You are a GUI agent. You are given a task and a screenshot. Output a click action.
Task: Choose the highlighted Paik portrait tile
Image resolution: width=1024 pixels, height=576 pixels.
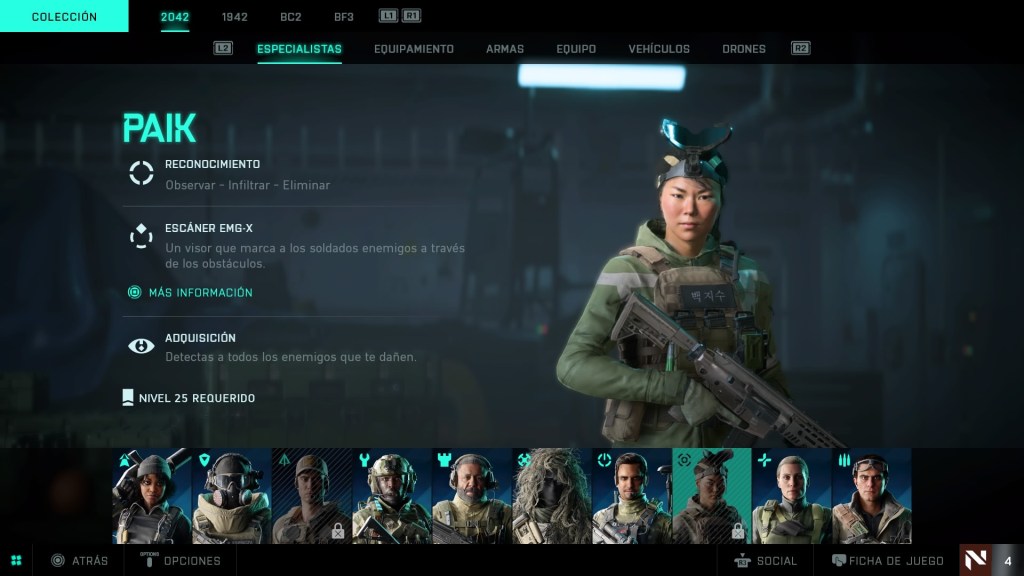click(x=711, y=496)
